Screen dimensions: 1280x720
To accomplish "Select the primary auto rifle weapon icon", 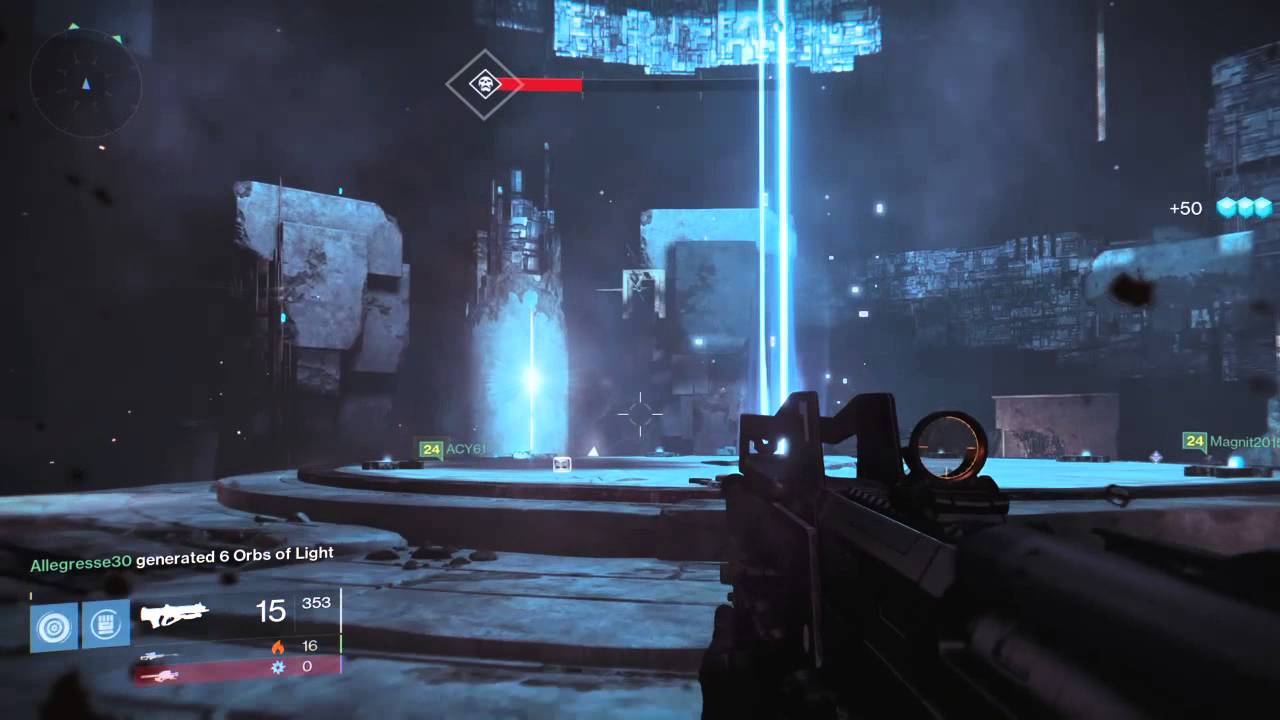I will click(174, 614).
